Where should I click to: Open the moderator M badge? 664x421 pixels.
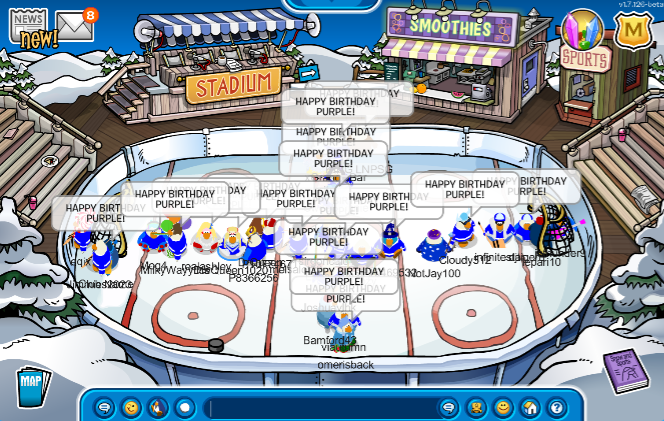coord(632,29)
